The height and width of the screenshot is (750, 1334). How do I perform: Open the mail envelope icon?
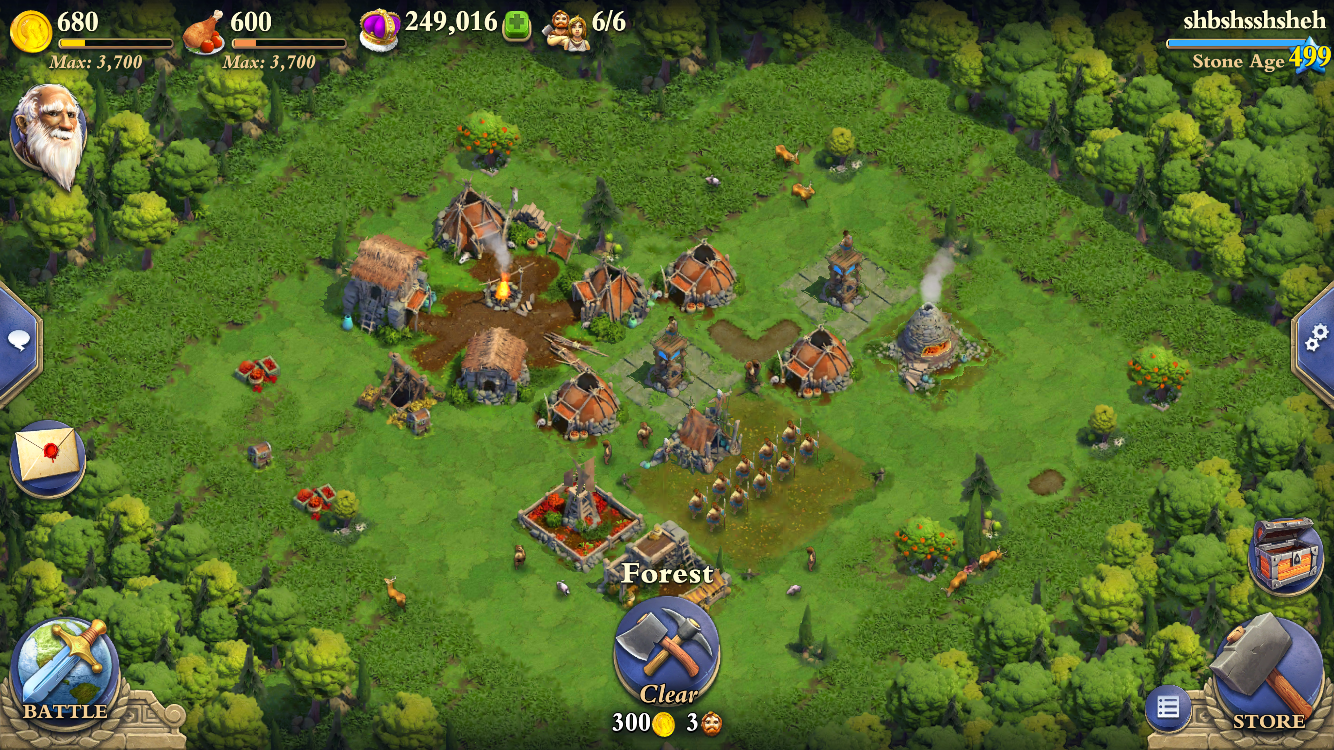(x=45, y=450)
